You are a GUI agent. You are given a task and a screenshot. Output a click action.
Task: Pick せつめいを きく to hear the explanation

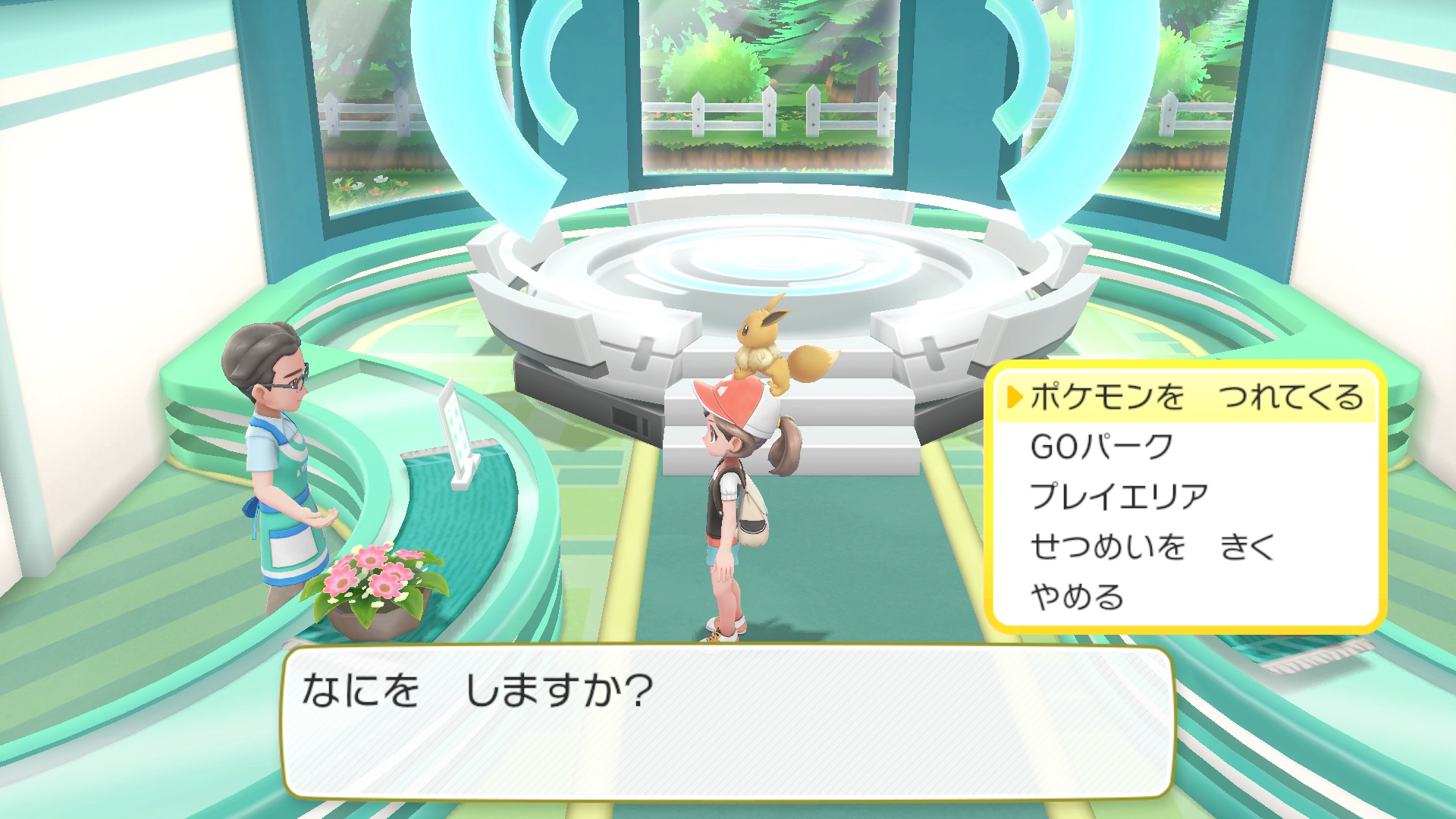coord(1152,547)
